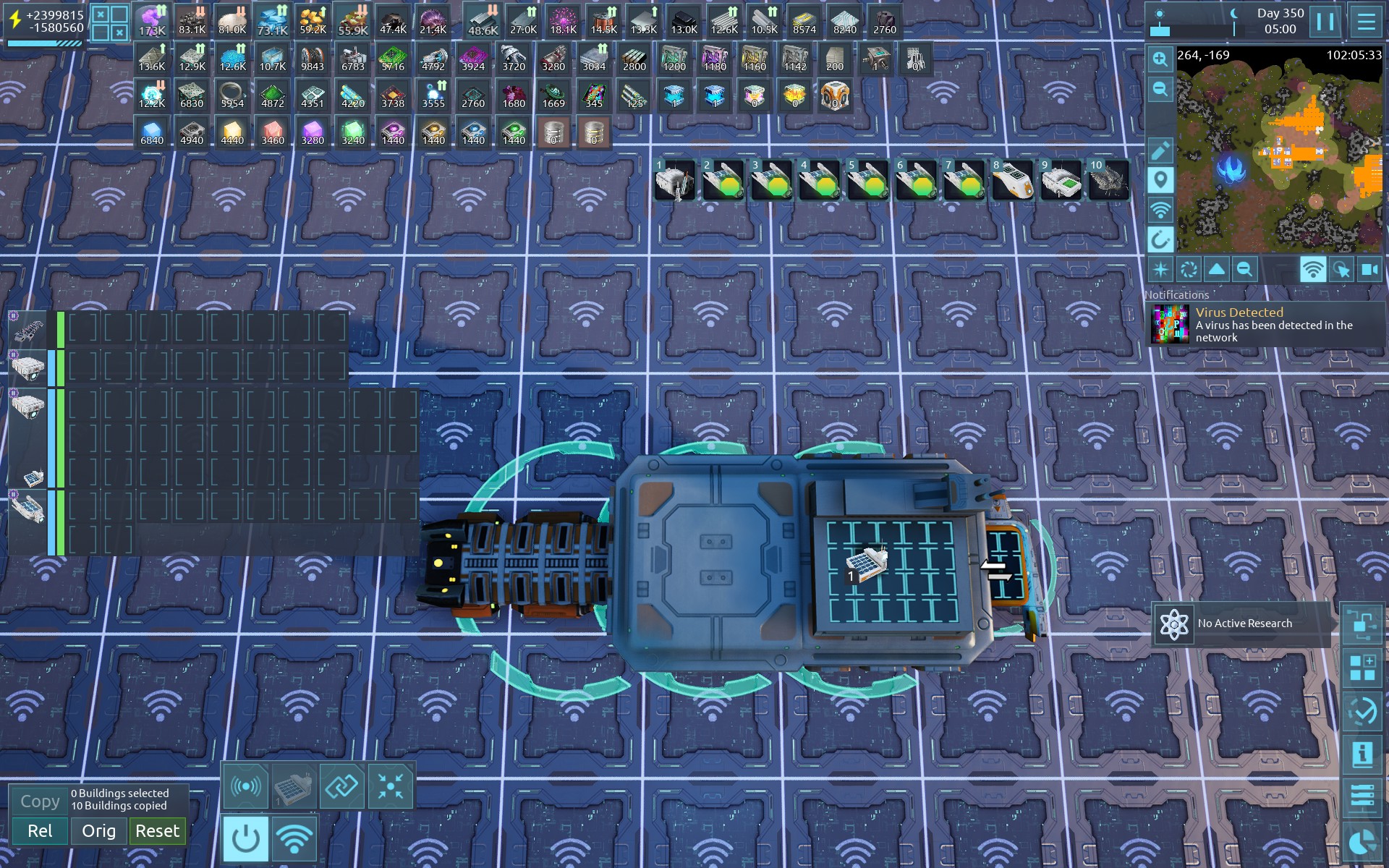Open the information panel icon

(1362, 754)
